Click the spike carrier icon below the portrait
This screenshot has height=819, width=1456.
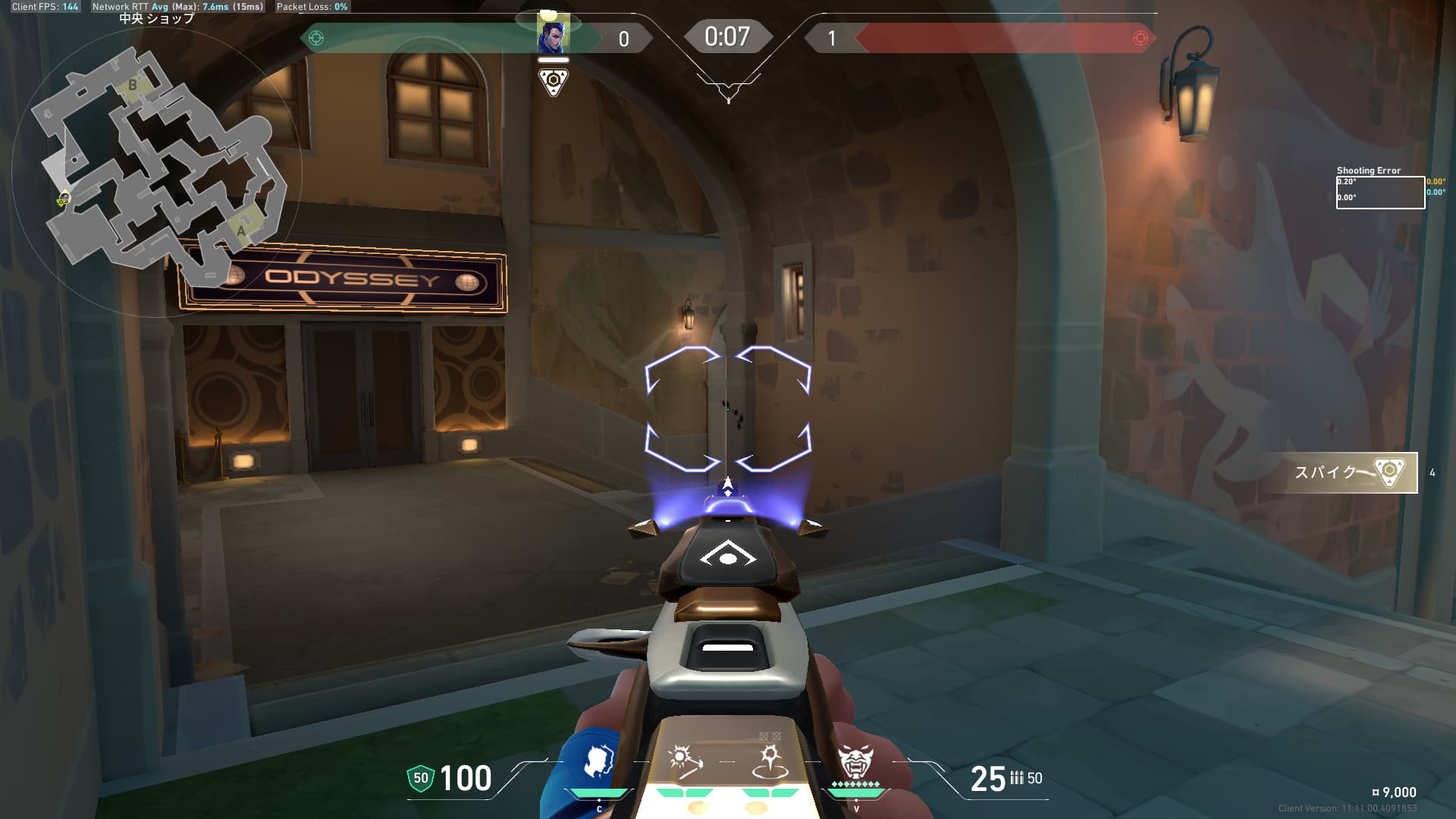(553, 80)
